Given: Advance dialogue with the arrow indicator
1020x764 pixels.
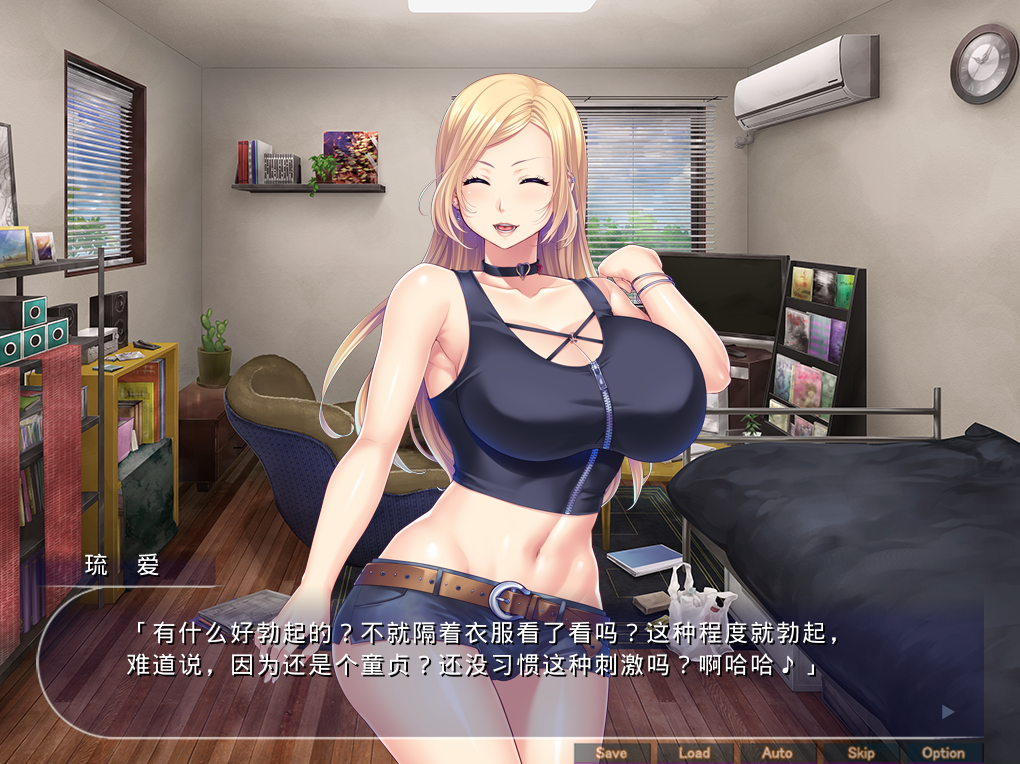Looking at the screenshot, I should (948, 712).
